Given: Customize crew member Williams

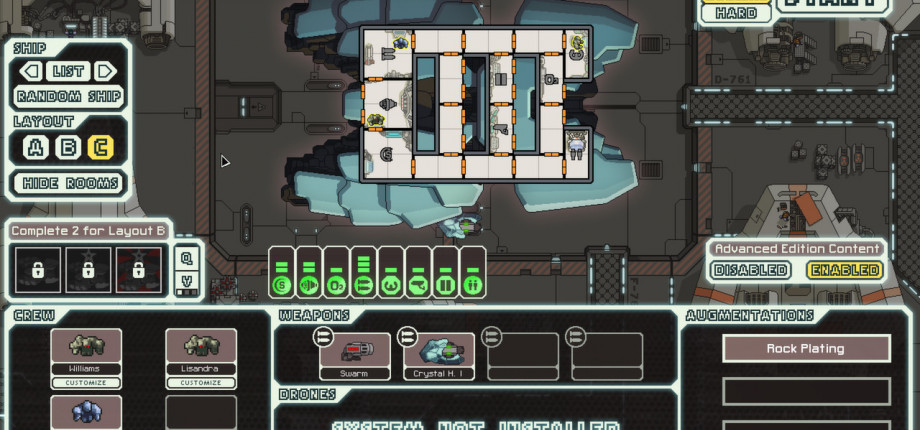Looking at the screenshot, I should click(x=86, y=383).
